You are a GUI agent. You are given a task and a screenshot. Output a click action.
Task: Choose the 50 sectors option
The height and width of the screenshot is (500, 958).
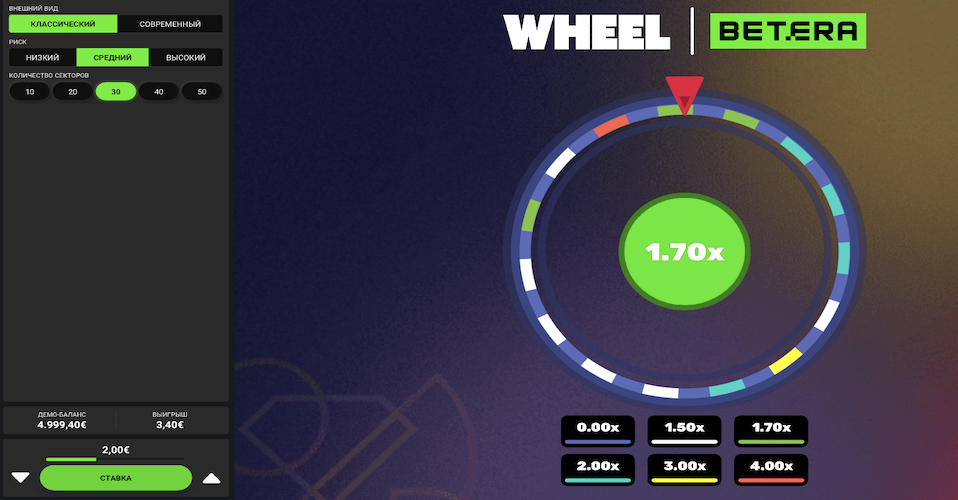[x=201, y=91]
